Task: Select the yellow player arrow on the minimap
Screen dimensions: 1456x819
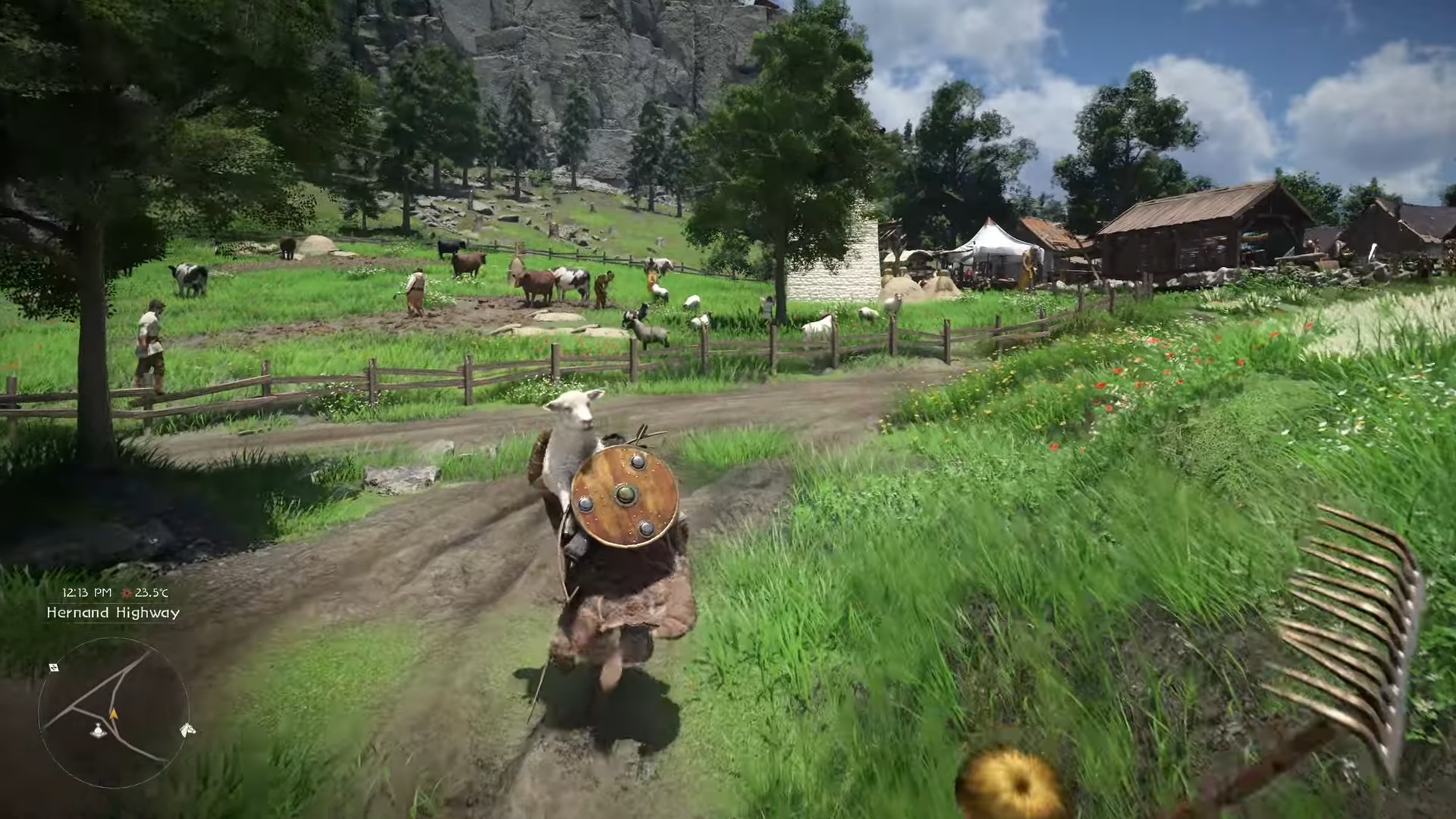Action: pos(113,714)
